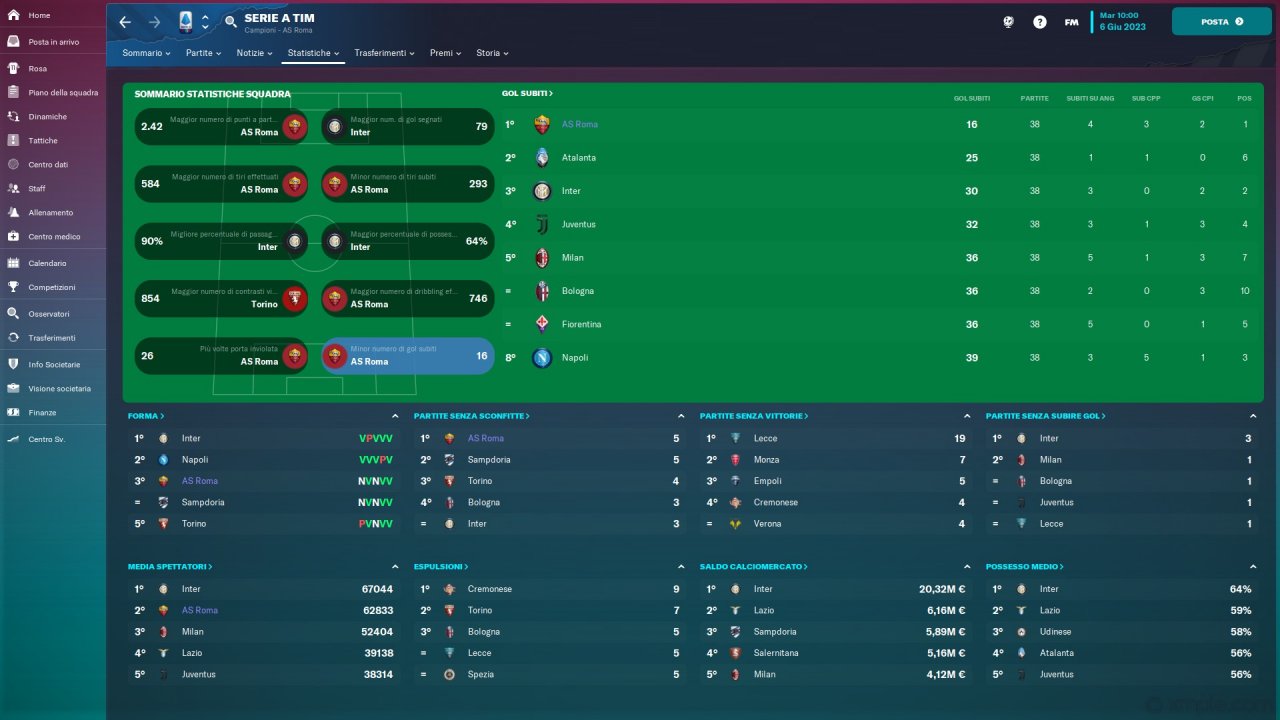This screenshot has height=720, width=1280.
Task: Select the Minor numero di gol subiti card
Action: click(408, 356)
